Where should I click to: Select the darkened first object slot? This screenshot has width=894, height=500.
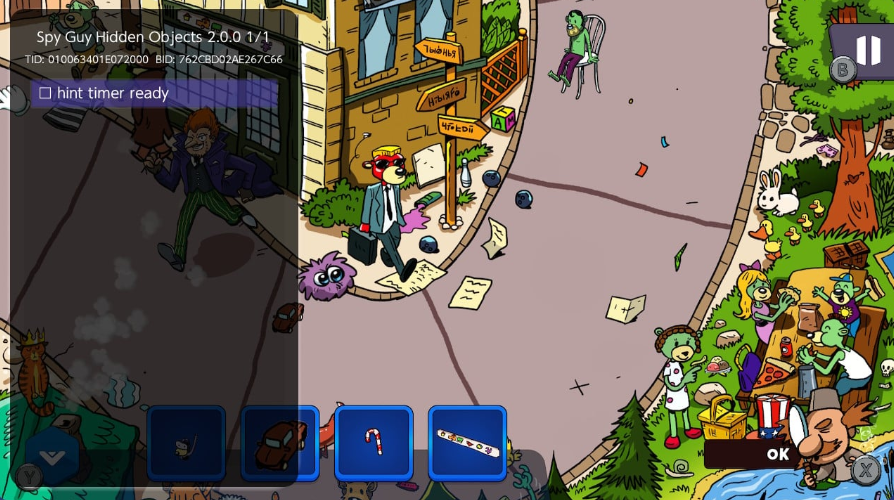click(x=186, y=443)
